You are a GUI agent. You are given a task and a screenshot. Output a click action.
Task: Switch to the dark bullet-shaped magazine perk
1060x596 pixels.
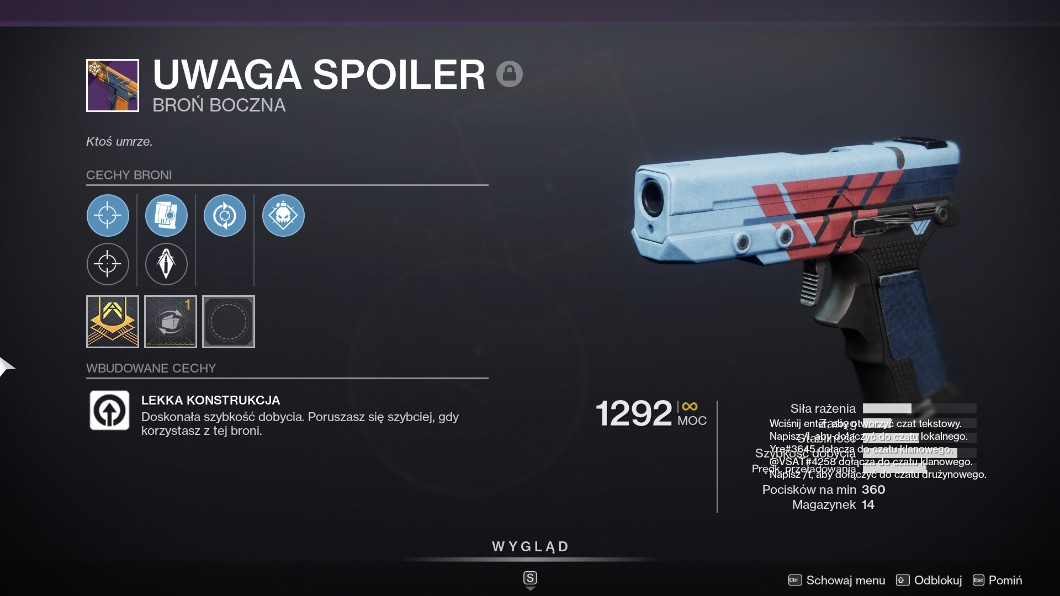click(166, 264)
